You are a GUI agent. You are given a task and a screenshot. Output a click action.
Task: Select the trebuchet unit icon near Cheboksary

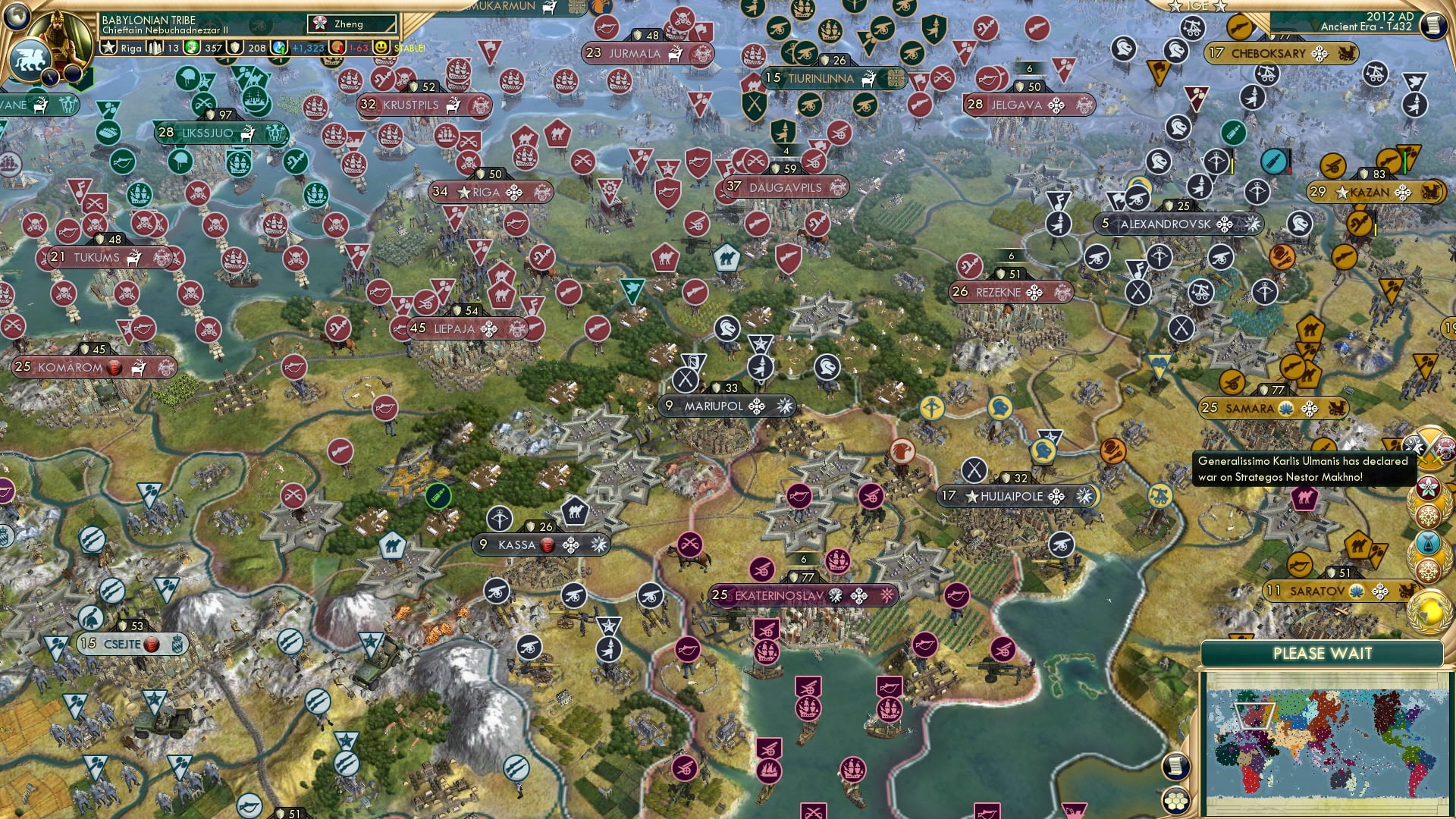(1266, 75)
